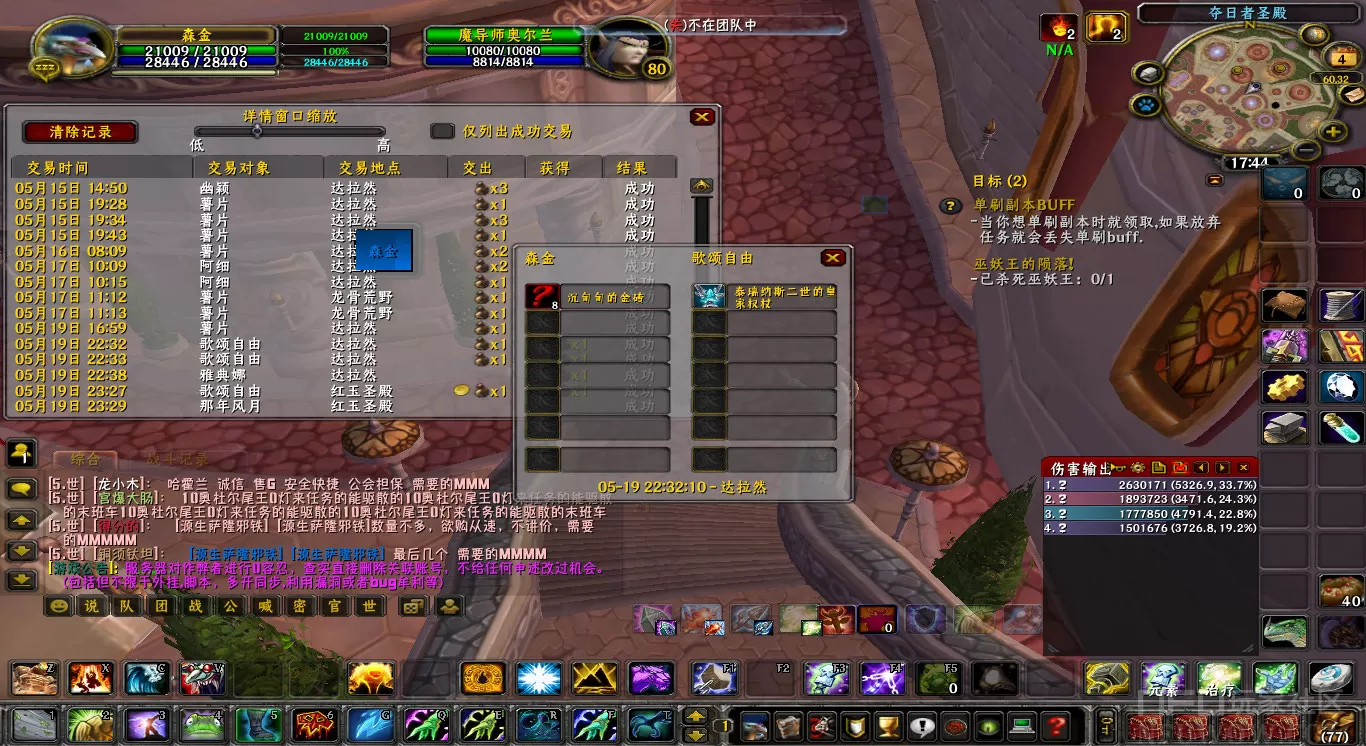The height and width of the screenshot is (746, 1366).
Task: Open the red question mark help button
Action: [x=1055, y=724]
